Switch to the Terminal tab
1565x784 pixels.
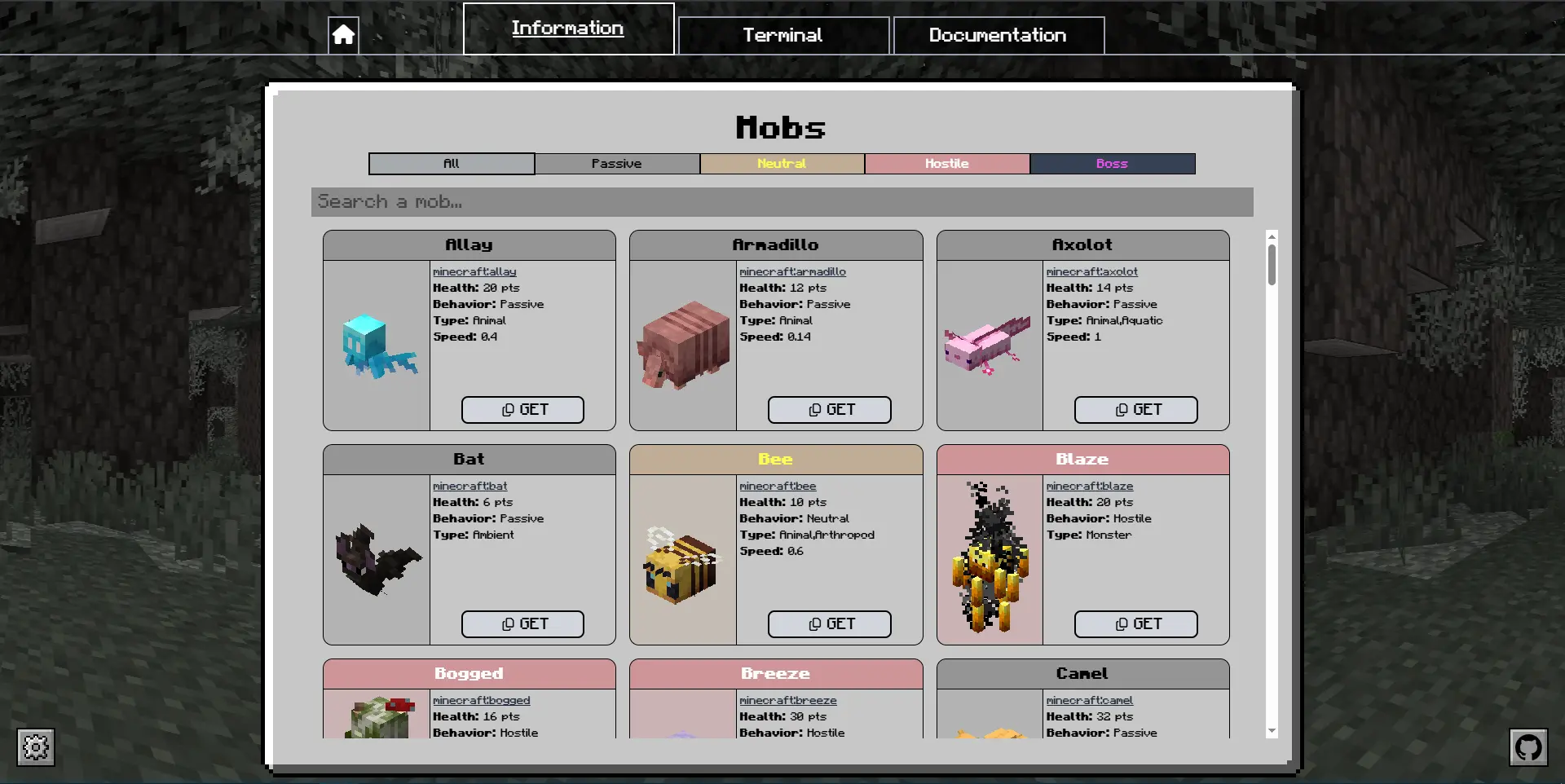pyautogui.click(x=782, y=35)
